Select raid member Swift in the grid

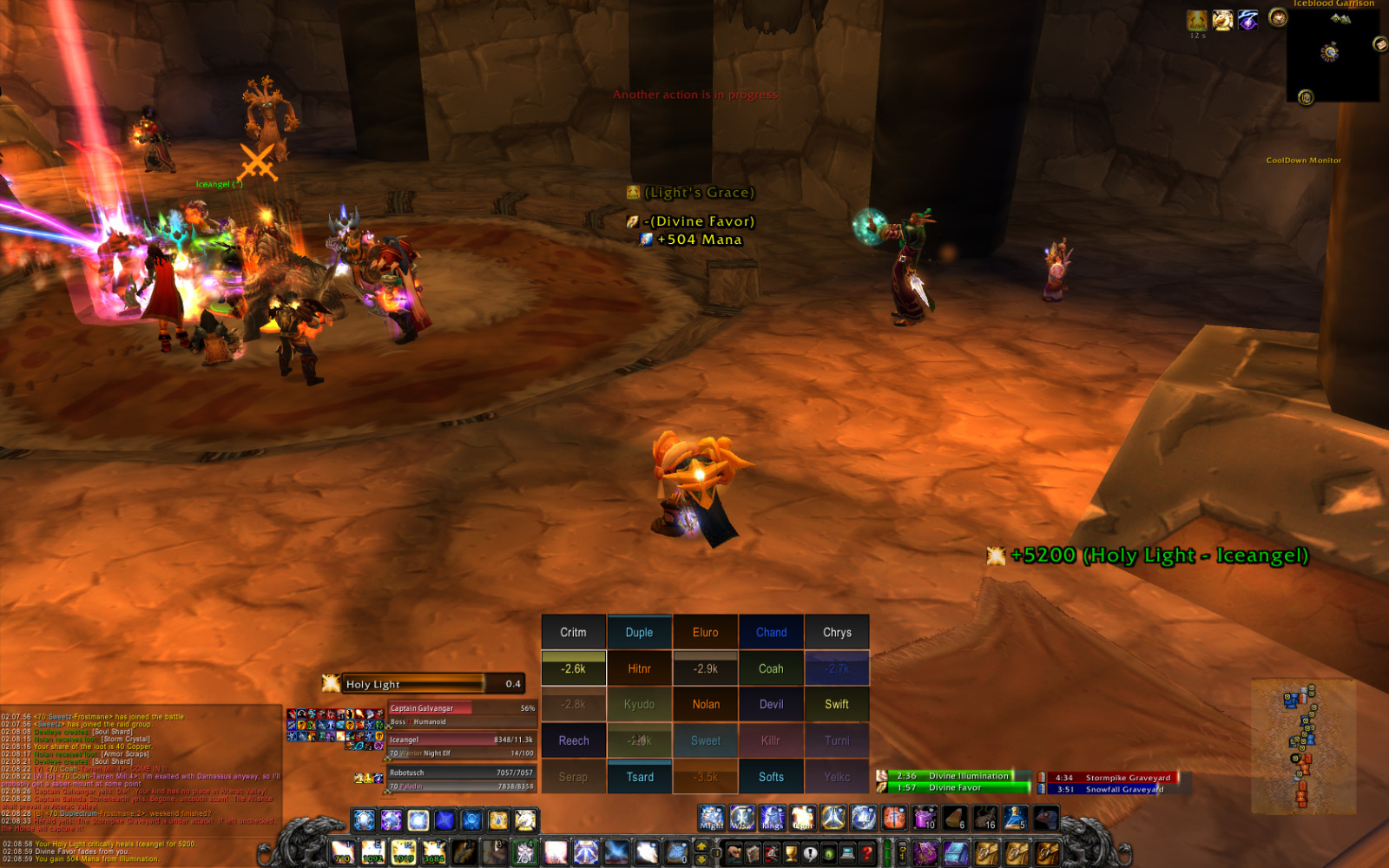837,705
